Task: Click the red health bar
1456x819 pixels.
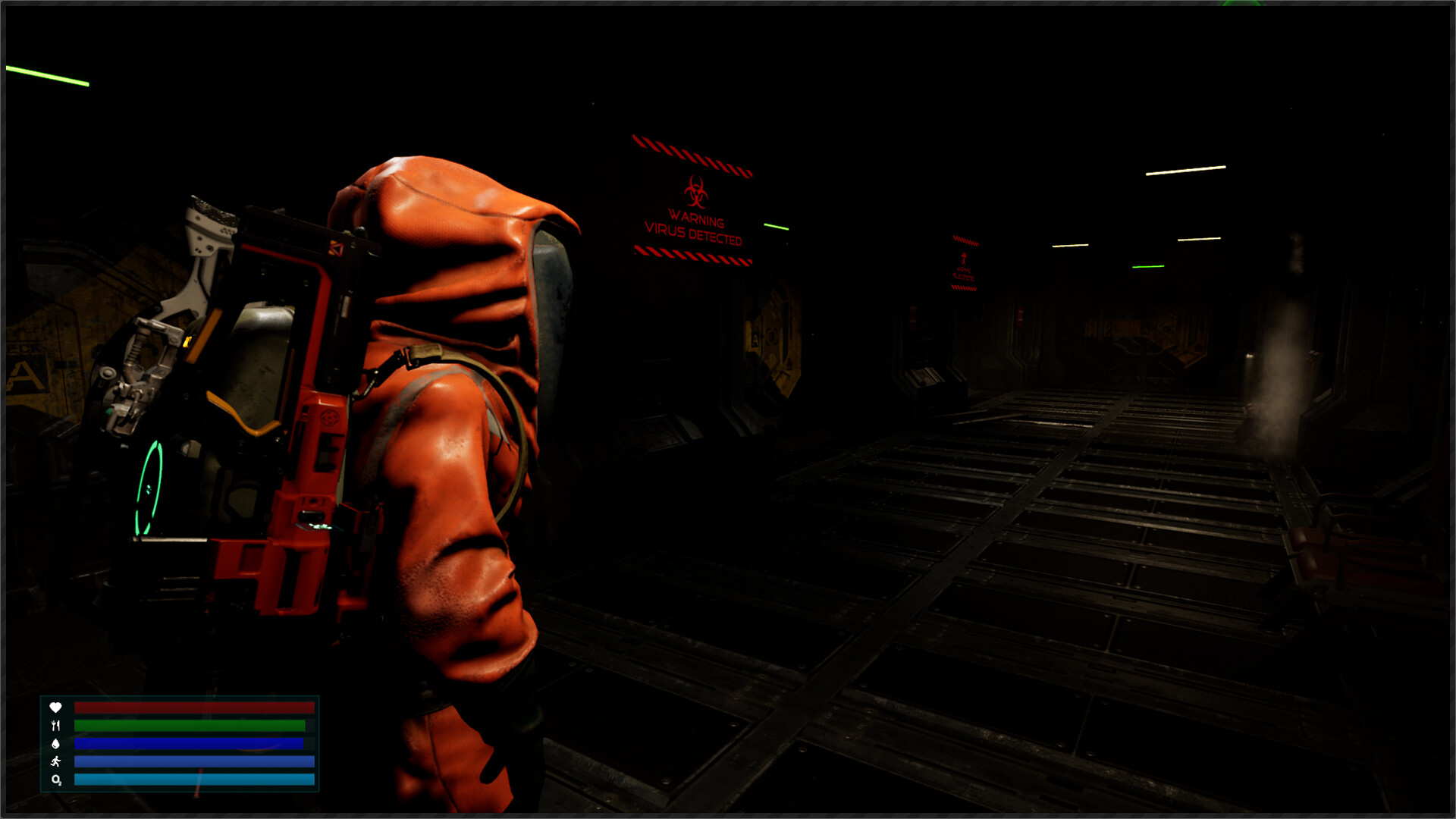Action: [x=193, y=708]
